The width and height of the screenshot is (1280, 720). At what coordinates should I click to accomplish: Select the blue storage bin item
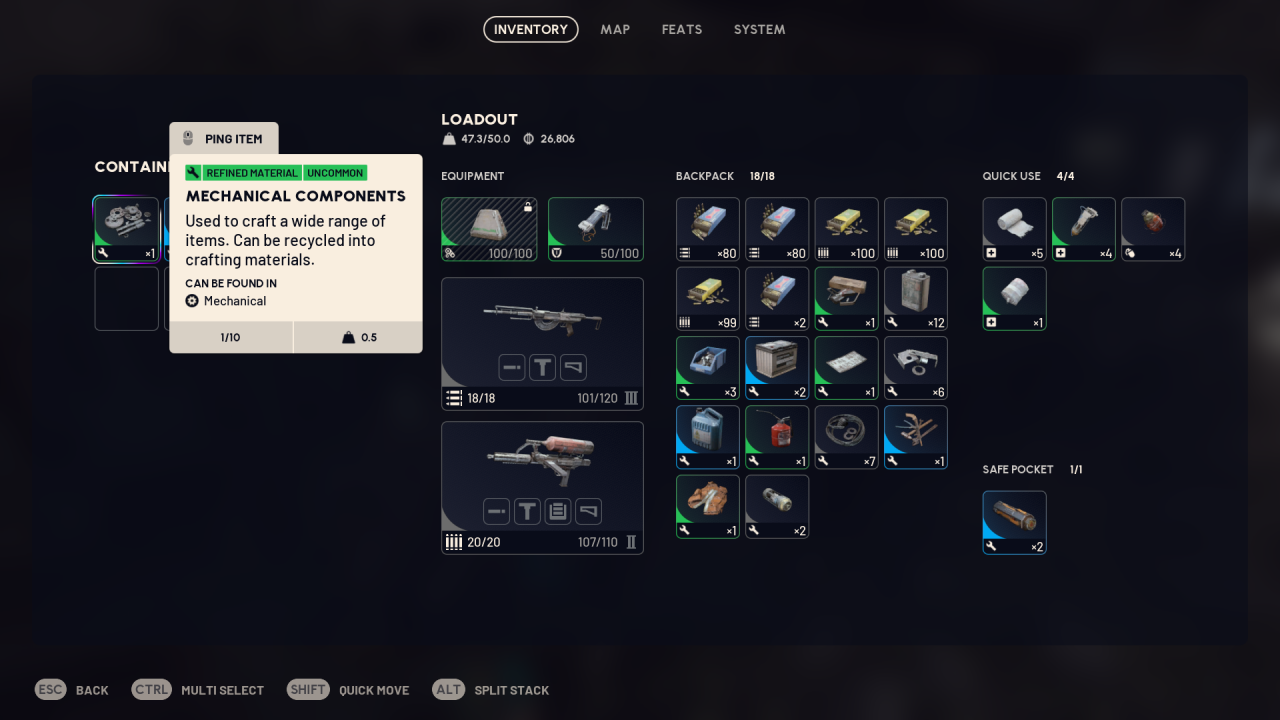(x=707, y=368)
